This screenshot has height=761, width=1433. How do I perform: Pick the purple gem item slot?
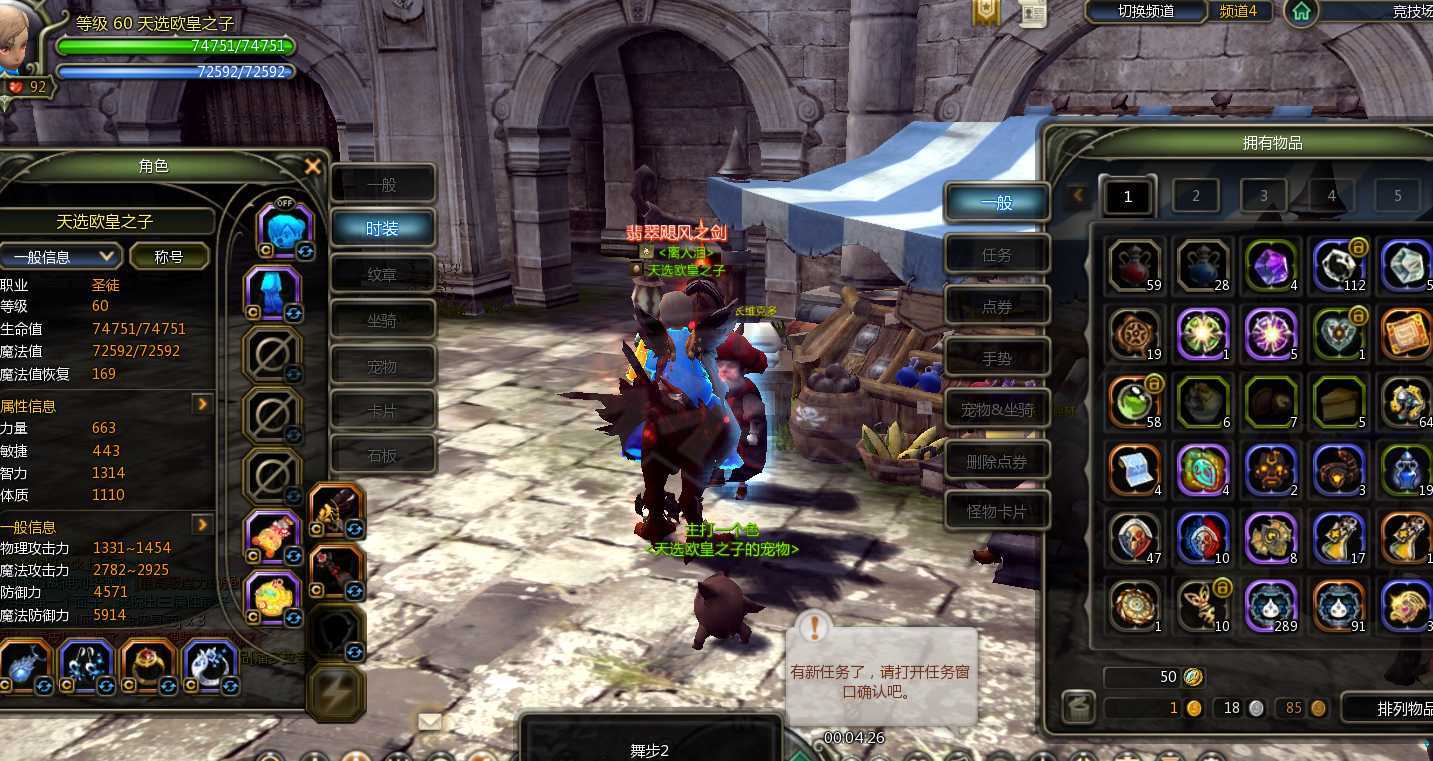(1271, 265)
